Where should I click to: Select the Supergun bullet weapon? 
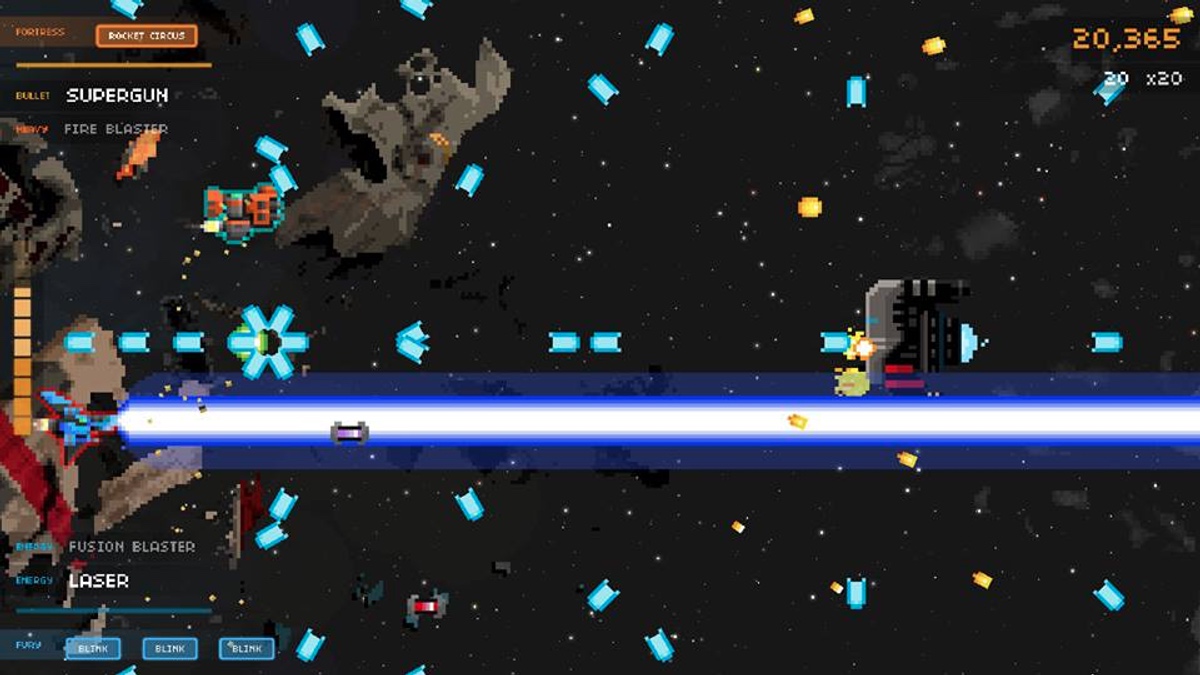(117, 96)
